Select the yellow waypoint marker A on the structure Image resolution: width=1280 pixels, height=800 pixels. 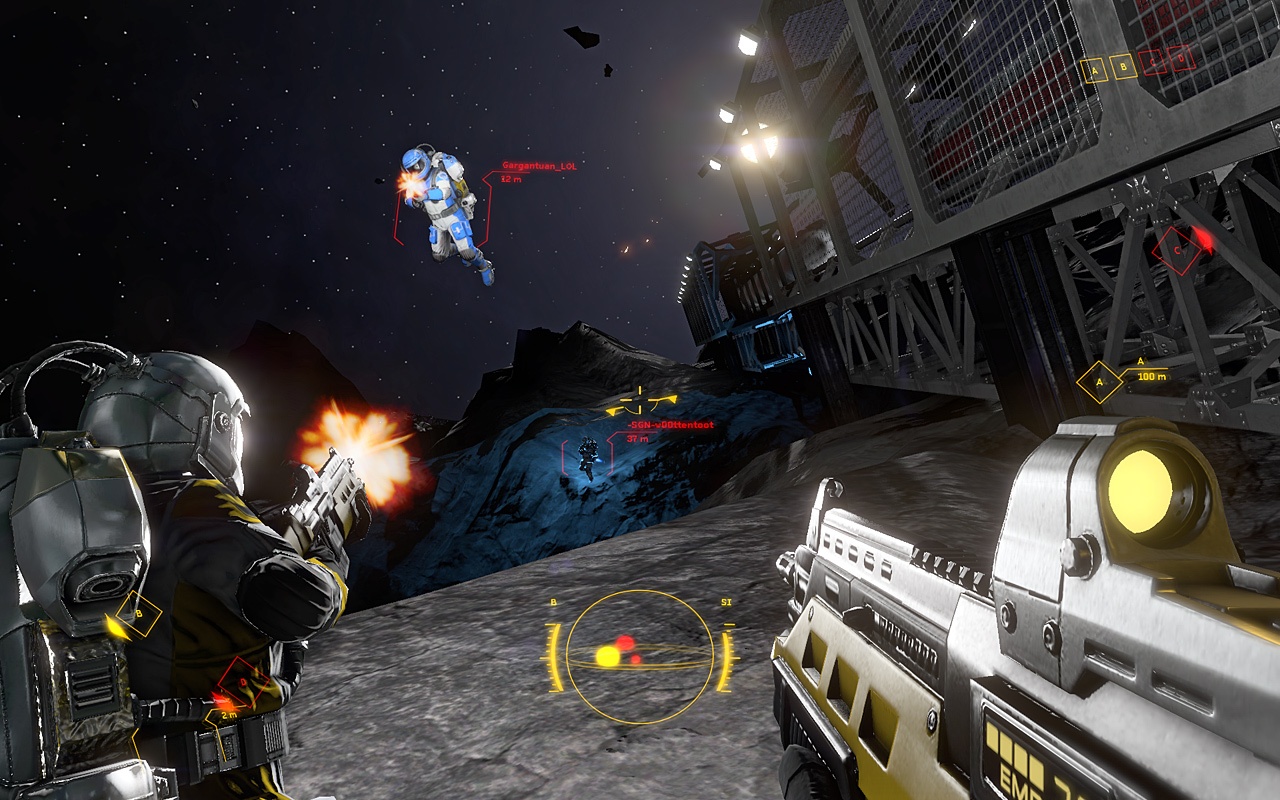(x=1095, y=70)
